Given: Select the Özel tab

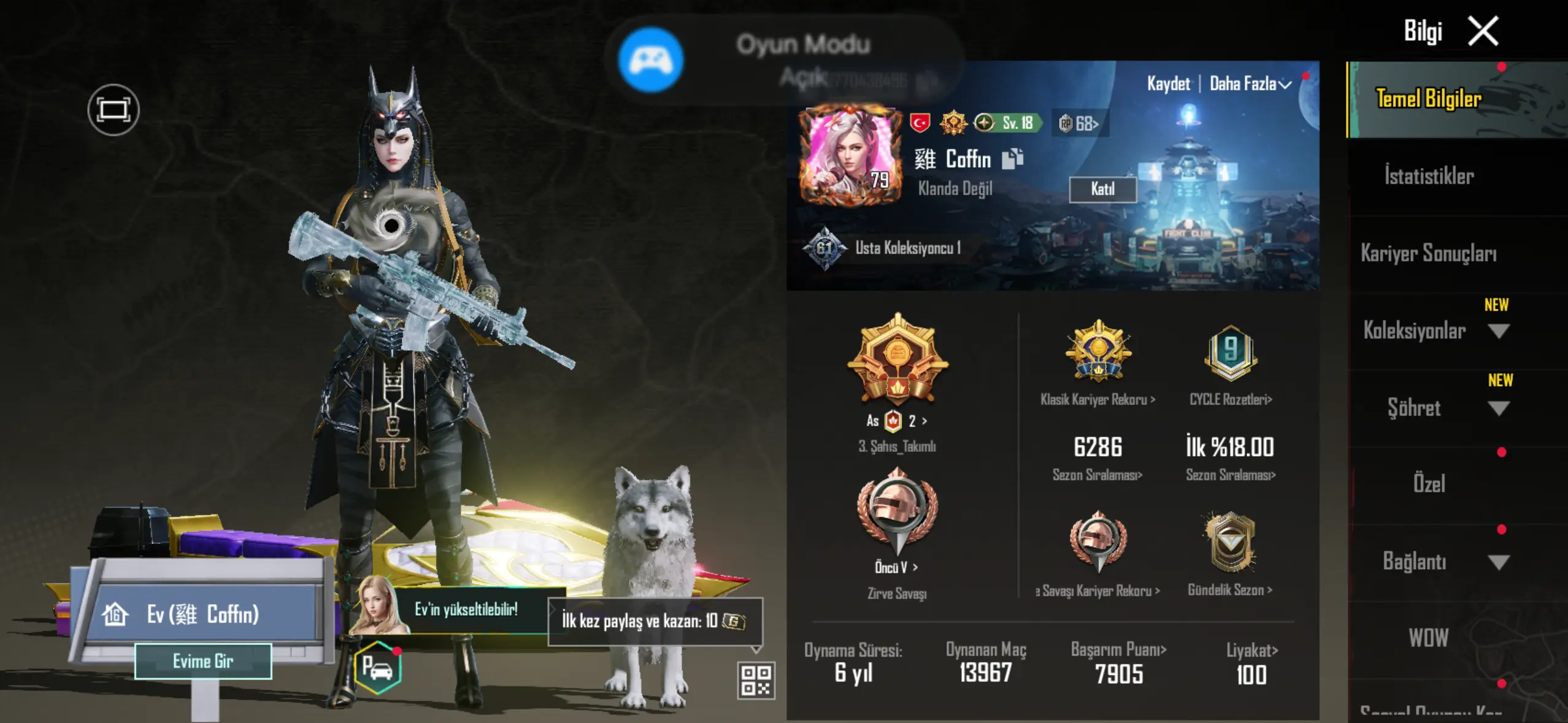Looking at the screenshot, I should [x=1429, y=484].
